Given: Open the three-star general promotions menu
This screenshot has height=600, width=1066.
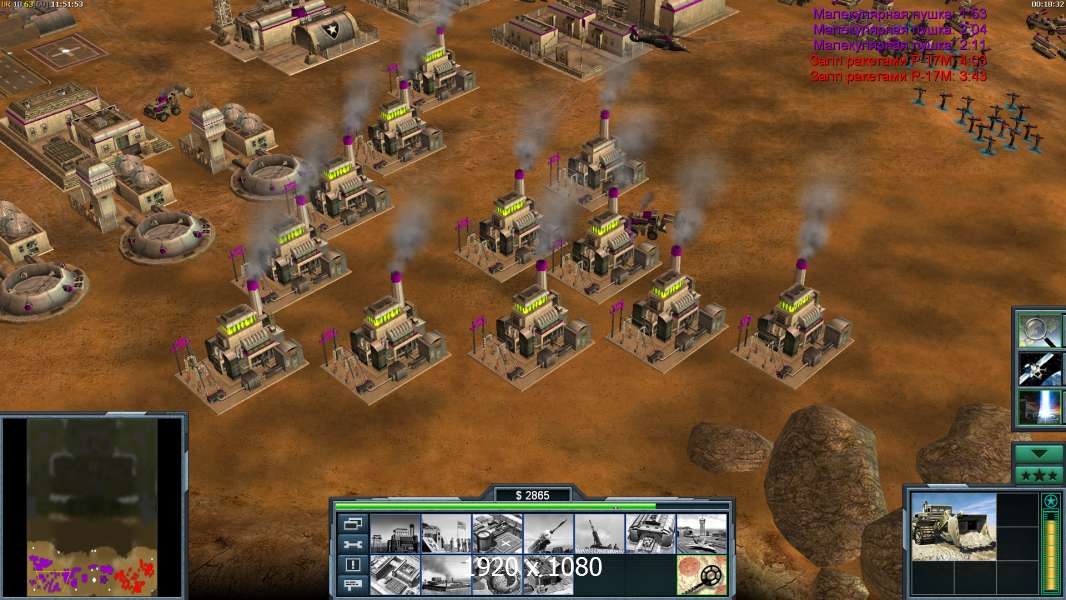Looking at the screenshot, I should [x=1039, y=474].
